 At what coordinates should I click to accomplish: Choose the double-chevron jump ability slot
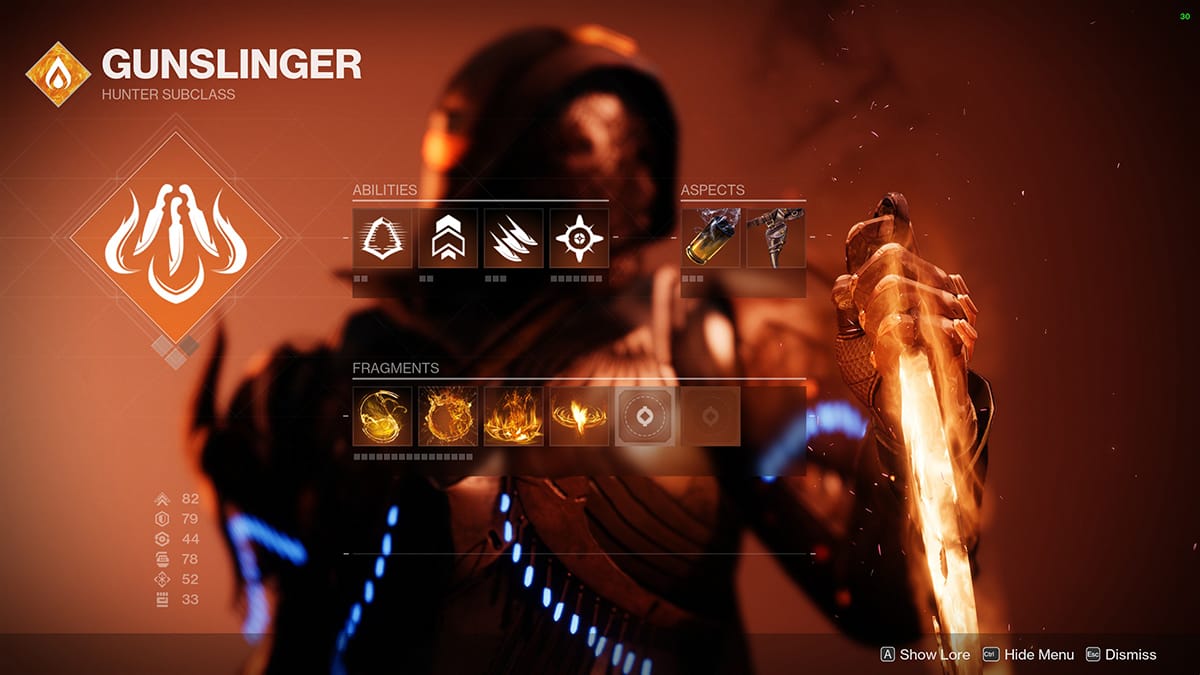448,238
